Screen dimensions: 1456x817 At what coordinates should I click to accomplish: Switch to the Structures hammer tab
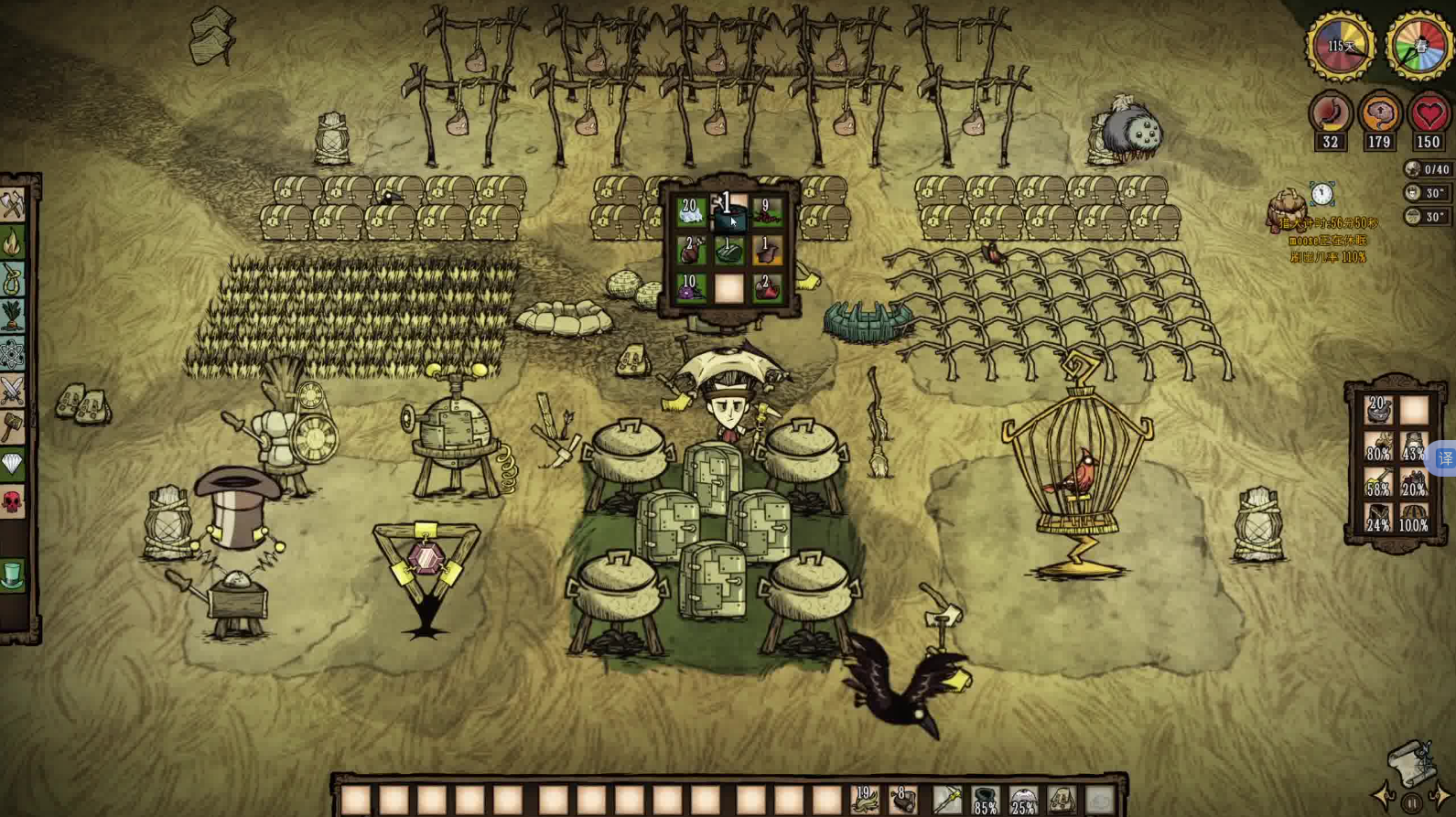click(12, 427)
